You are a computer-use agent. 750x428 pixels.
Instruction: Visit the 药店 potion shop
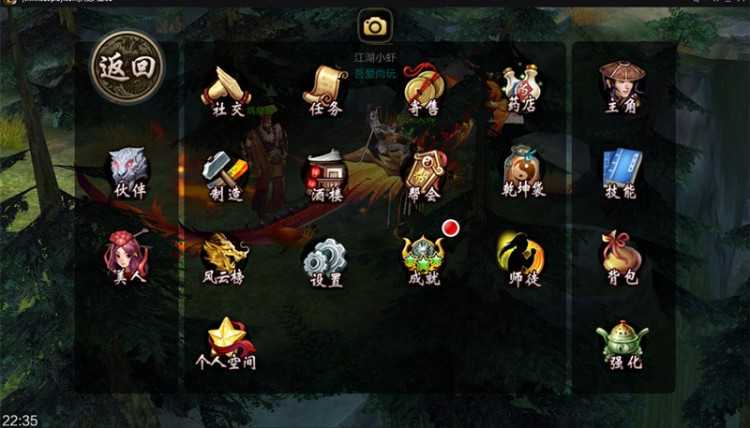(x=521, y=90)
